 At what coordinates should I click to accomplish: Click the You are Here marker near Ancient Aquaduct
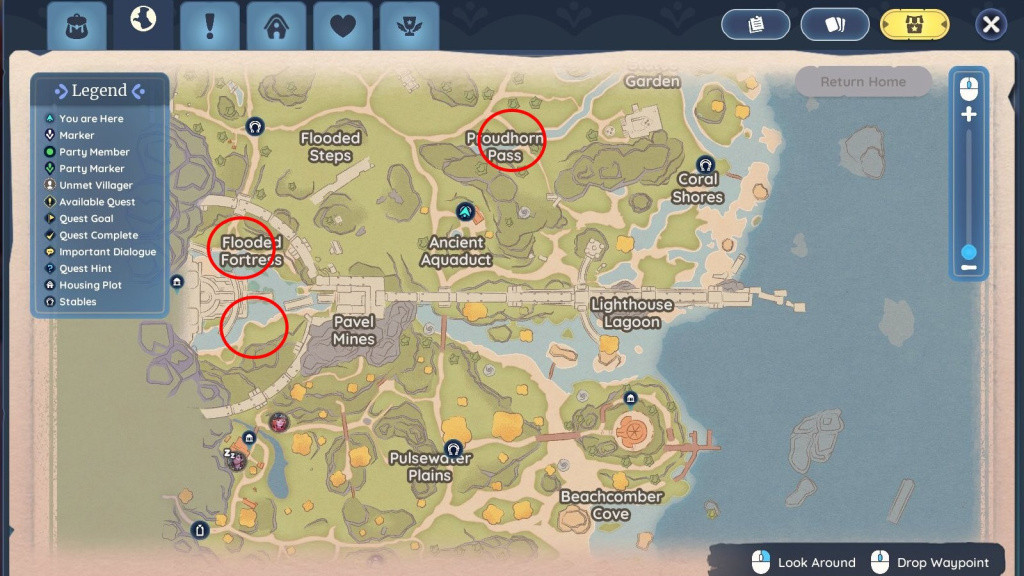click(x=465, y=211)
